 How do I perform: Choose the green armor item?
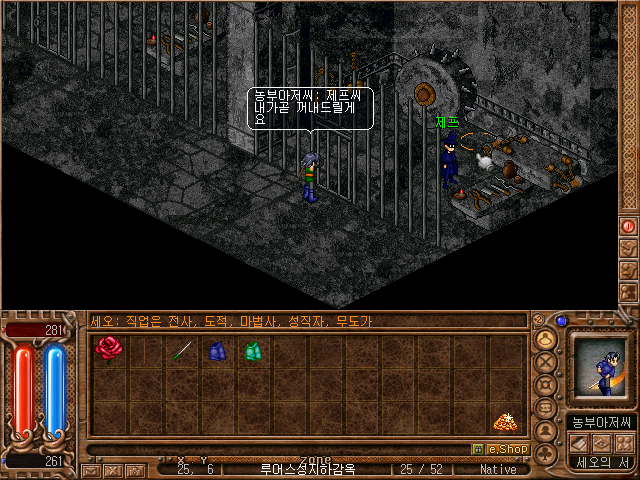pyautogui.click(x=252, y=351)
